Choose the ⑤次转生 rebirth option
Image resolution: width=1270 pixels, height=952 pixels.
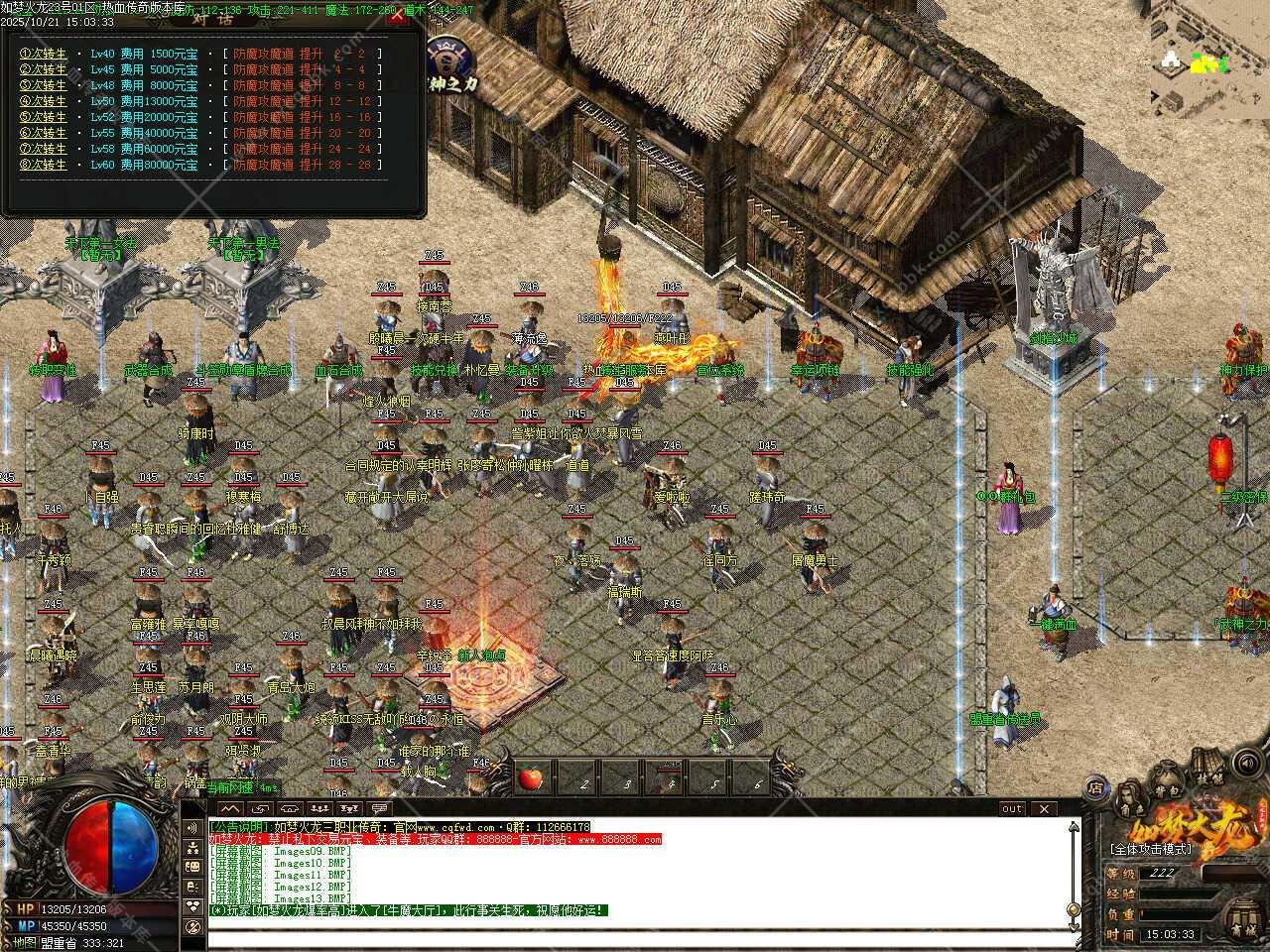coord(44,117)
